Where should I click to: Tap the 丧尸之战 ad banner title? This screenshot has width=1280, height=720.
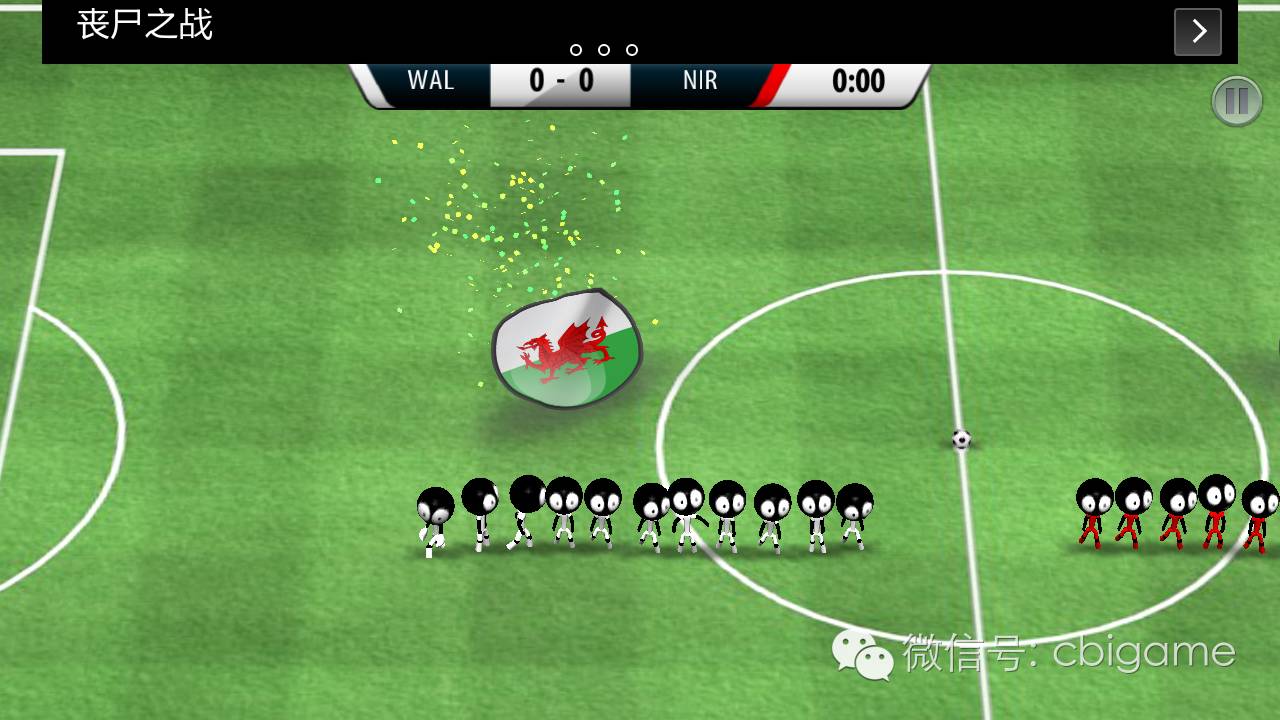[145, 26]
